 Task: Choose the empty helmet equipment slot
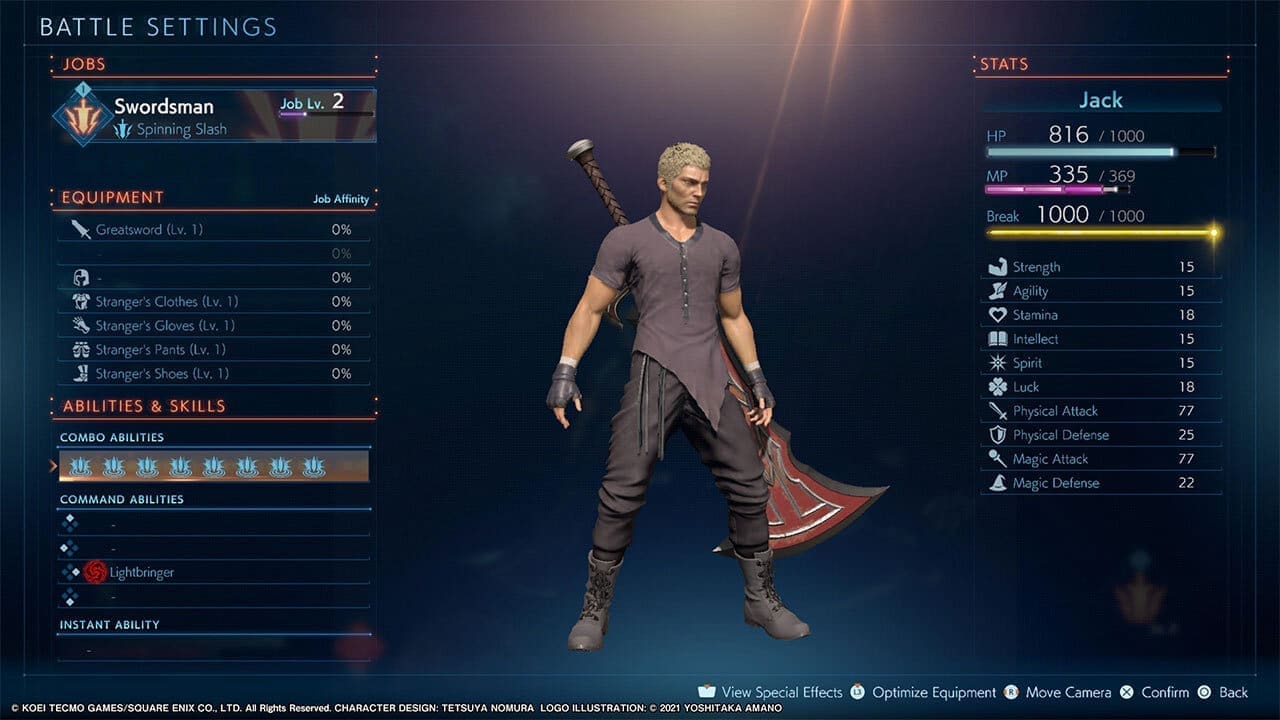tap(213, 278)
